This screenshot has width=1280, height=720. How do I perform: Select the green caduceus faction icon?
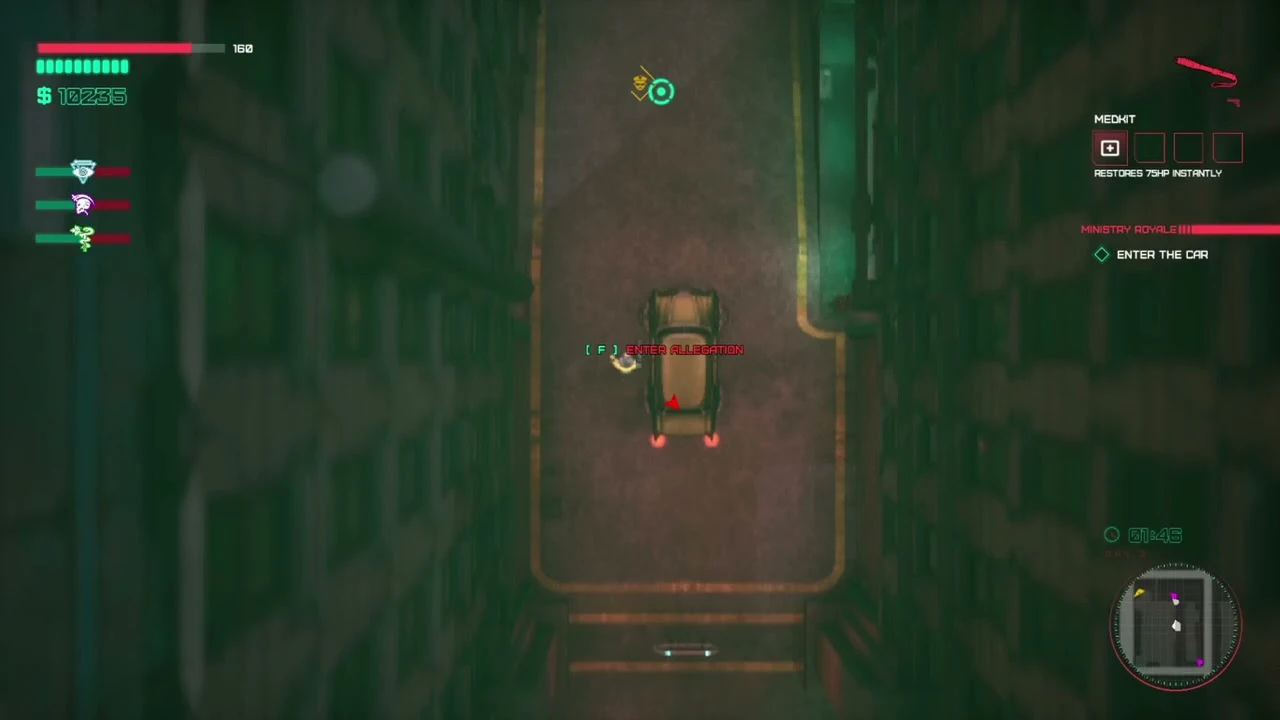click(x=82, y=238)
